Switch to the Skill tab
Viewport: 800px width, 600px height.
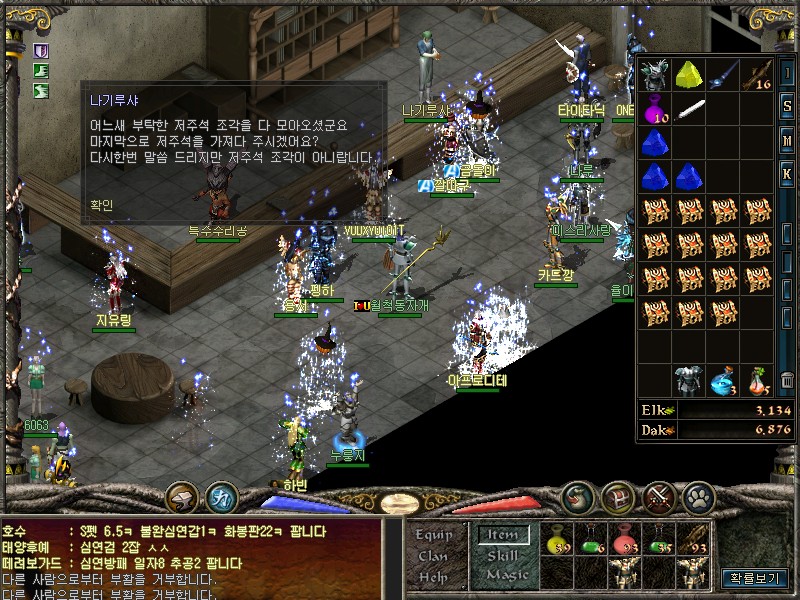[503, 556]
